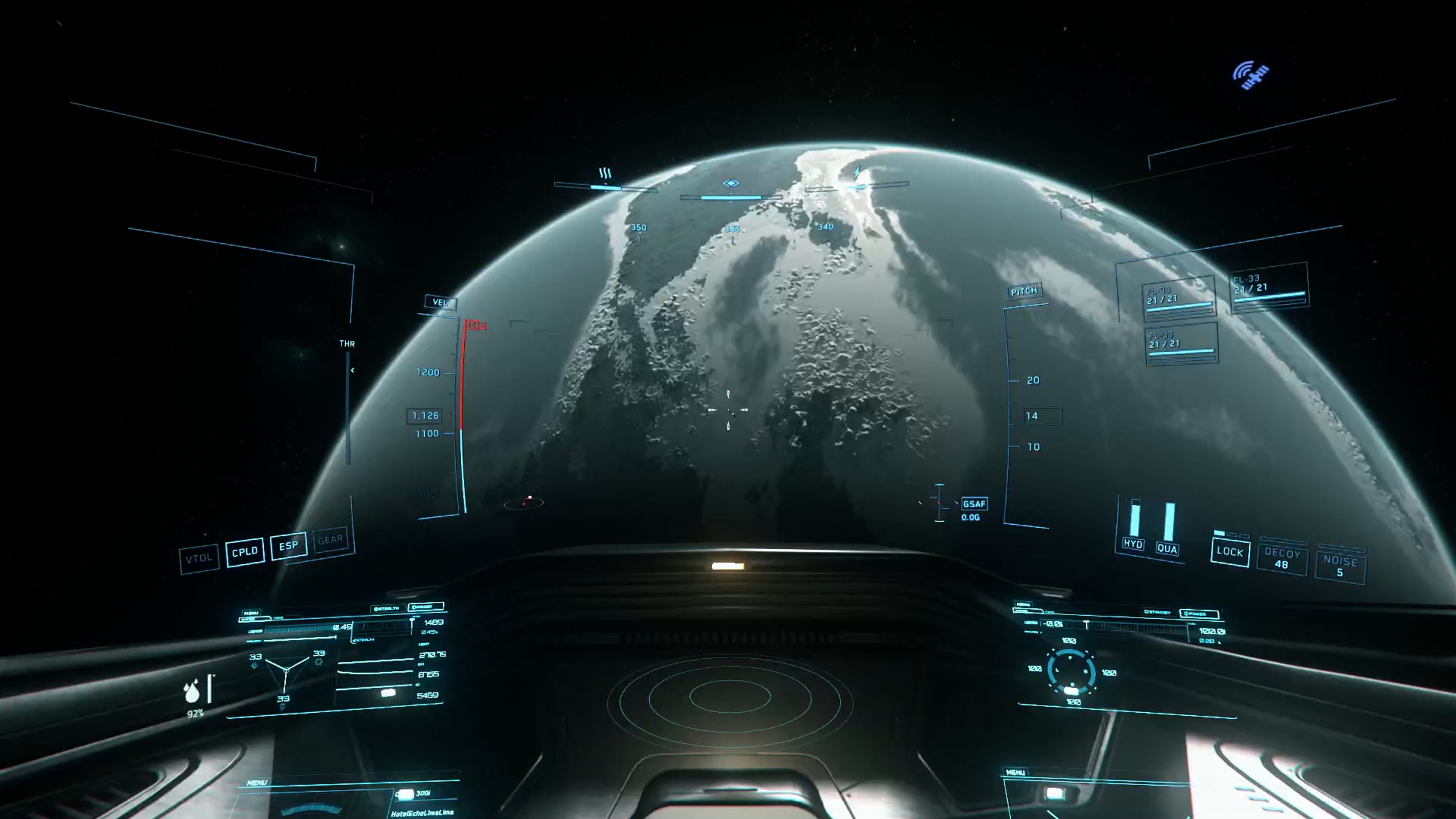Select the NOISE countermeasure box
Viewport: 1456px width, 819px height.
tap(1340, 566)
